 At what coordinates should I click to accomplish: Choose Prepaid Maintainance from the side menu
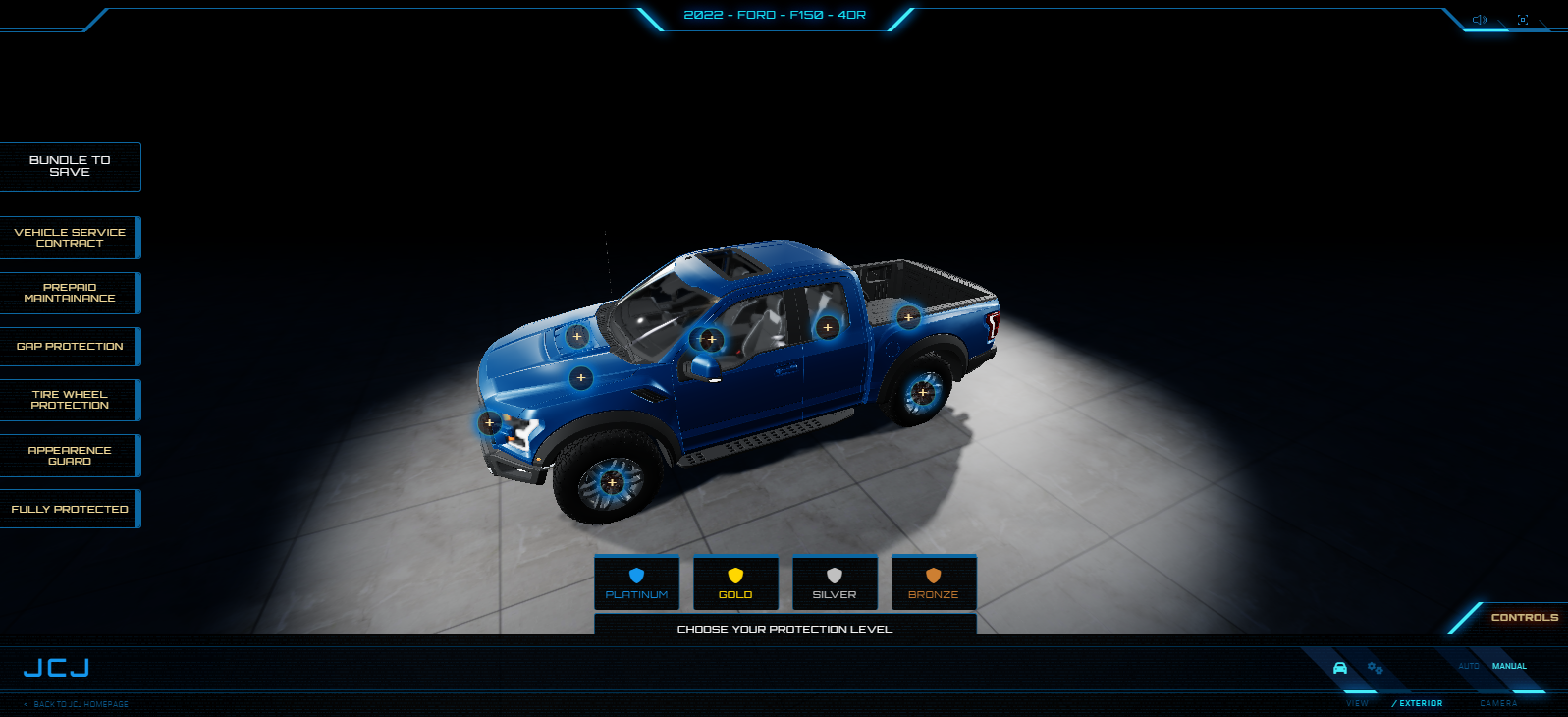coord(70,293)
